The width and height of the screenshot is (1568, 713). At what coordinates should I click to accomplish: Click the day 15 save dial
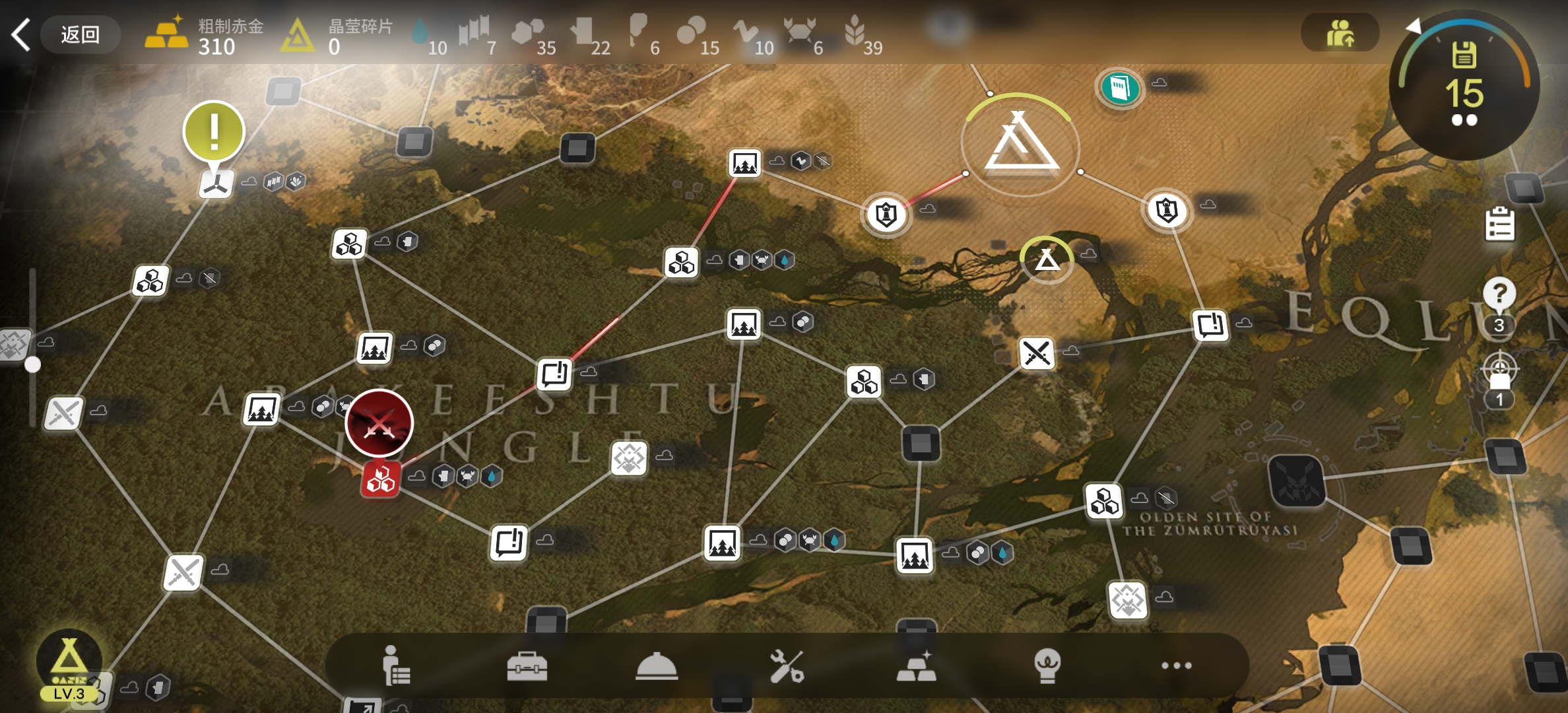coord(1464,86)
